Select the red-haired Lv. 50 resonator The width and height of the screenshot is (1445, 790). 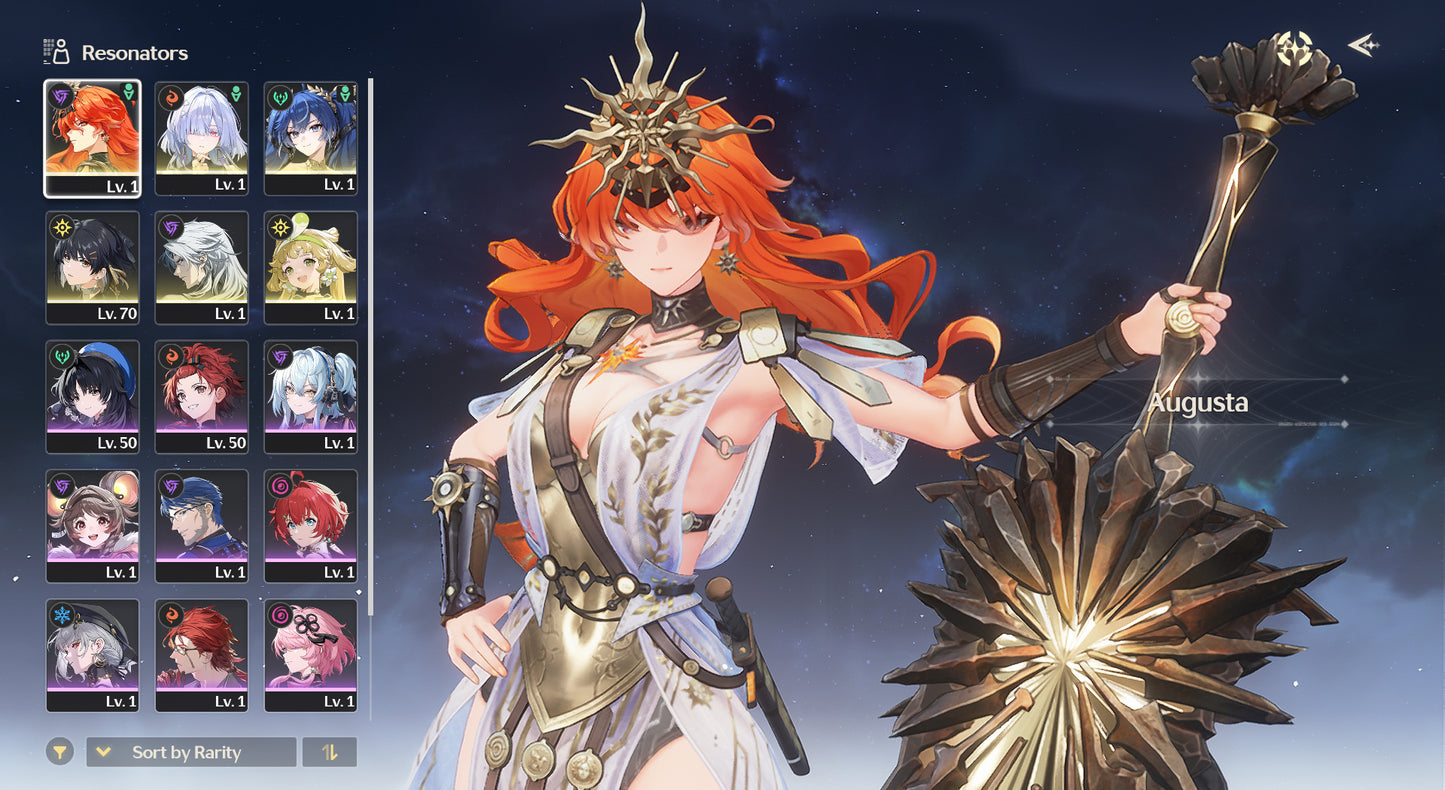pos(201,396)
